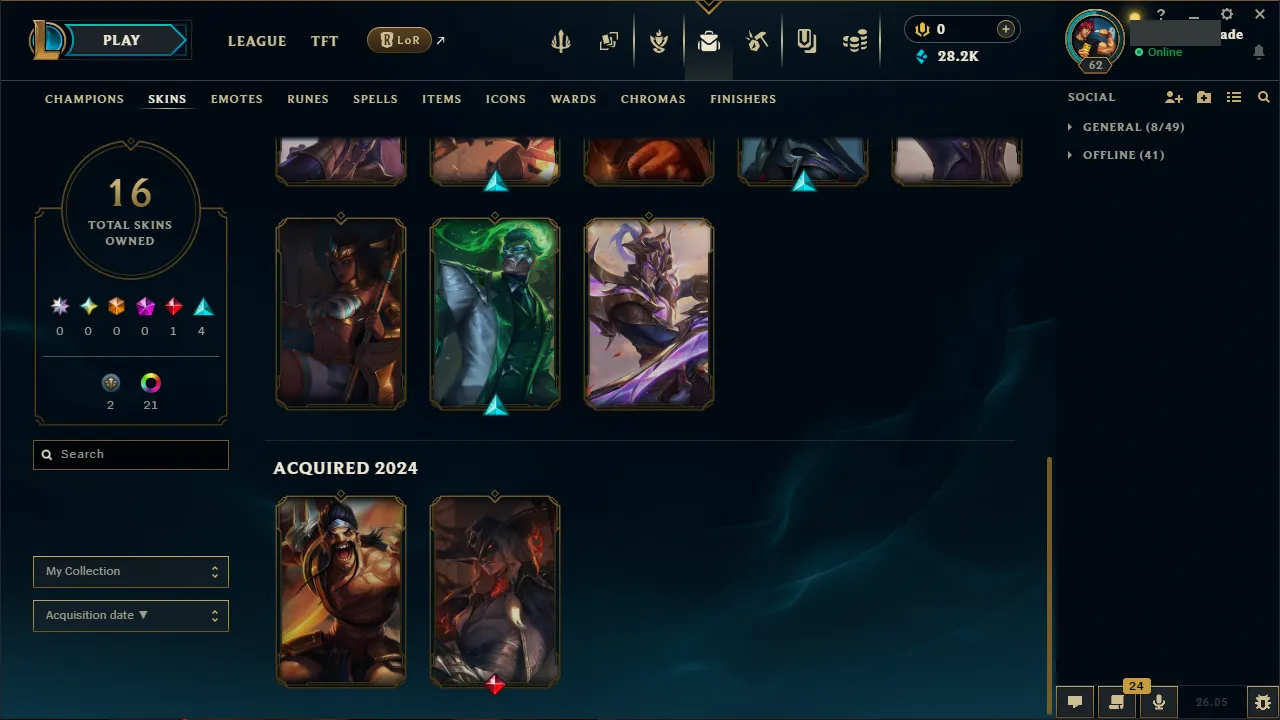1280x720 pixels.
Task: Click the red chroma gem under the skin card
Action: (x=495, y=684)
